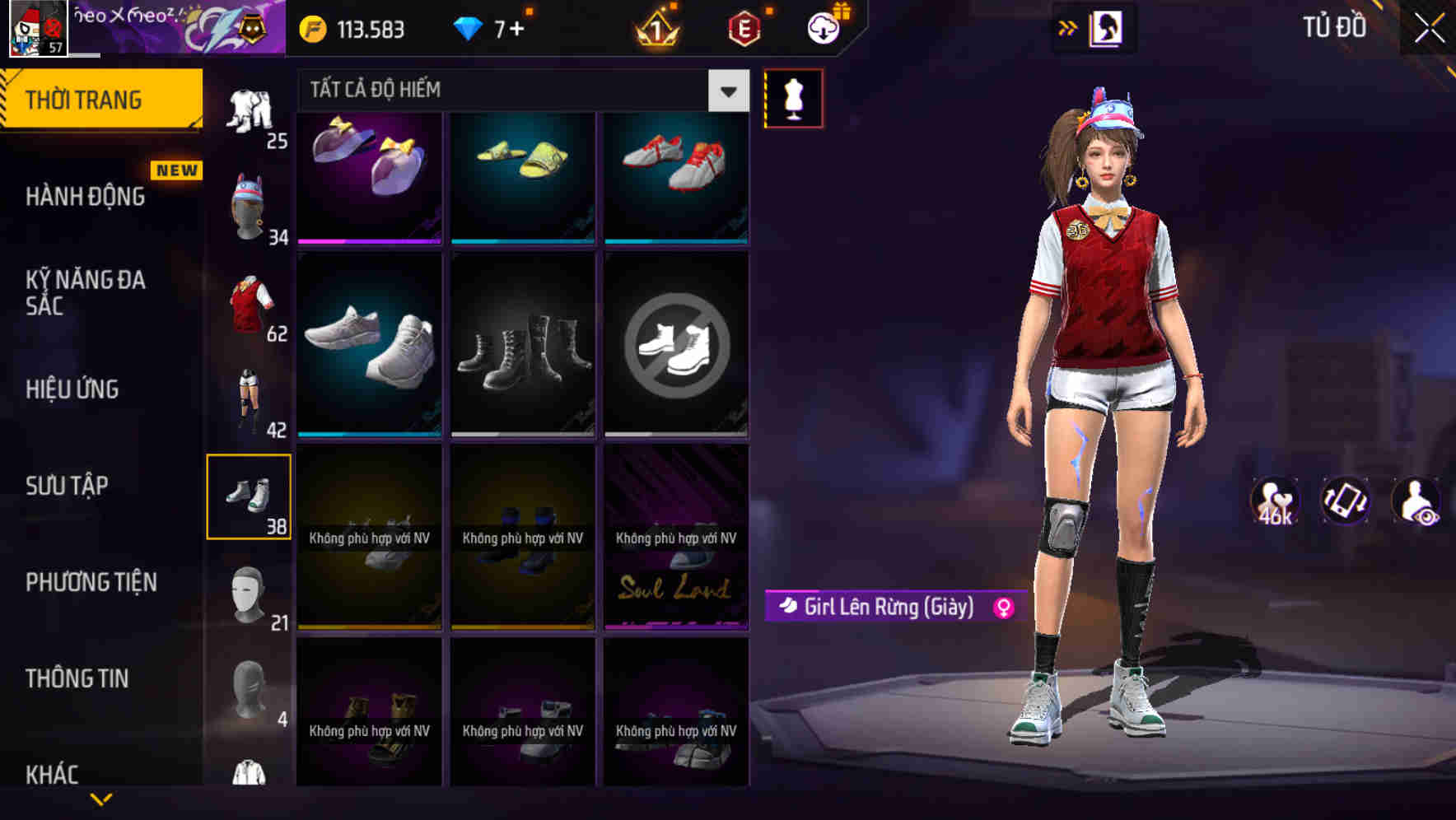Image resolution: width=1456 pixels, height=820 pixels.
Task: Toggle the wardrobe character display icon
Action: pos(1108,27)
